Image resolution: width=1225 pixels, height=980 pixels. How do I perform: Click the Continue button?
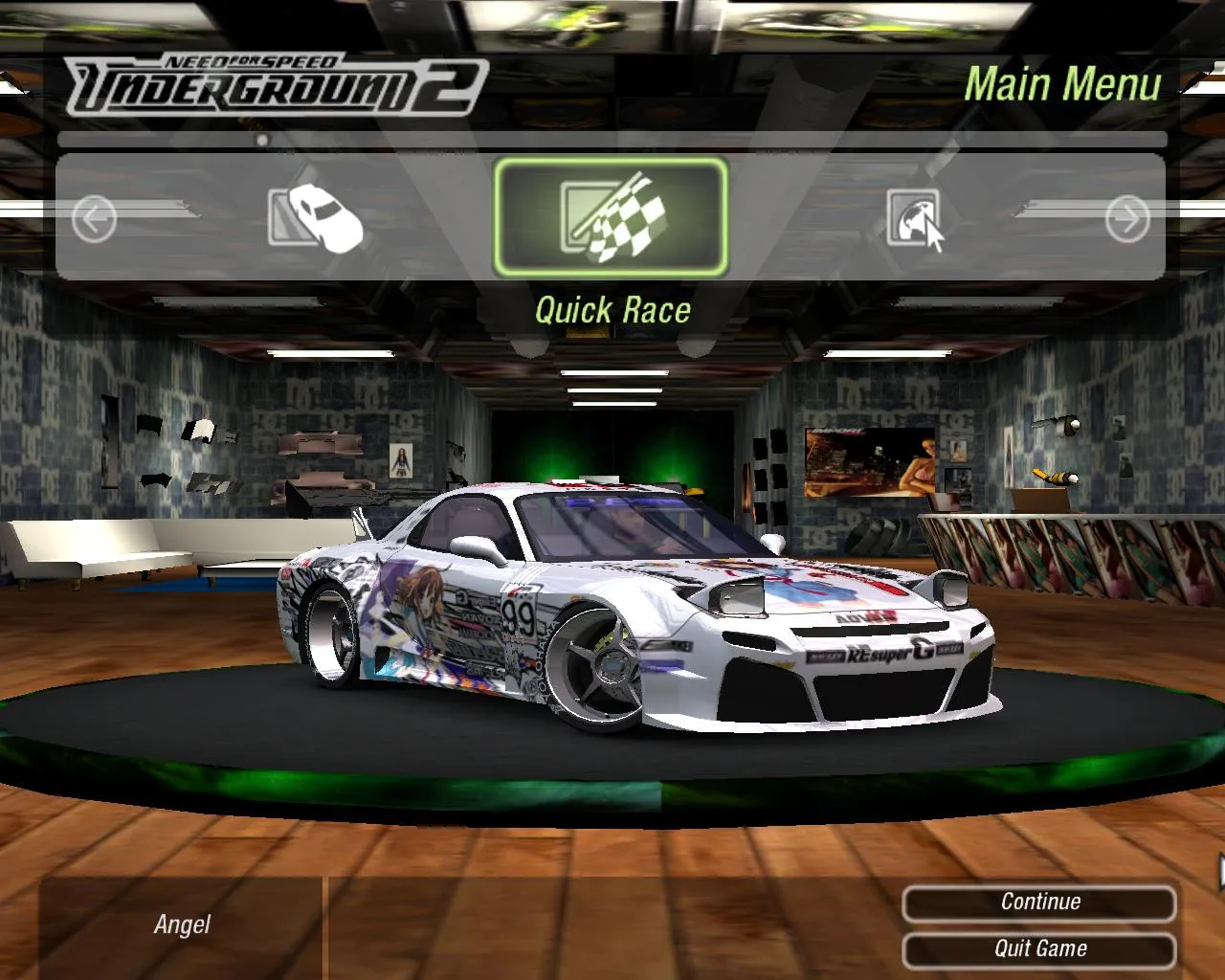point(1039,902)
